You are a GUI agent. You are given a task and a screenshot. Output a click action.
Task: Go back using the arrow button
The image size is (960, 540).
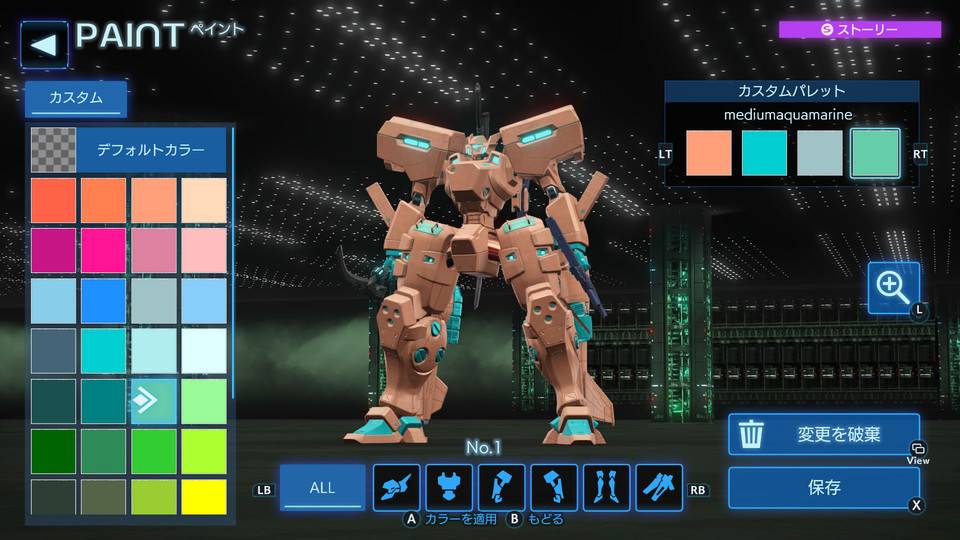44,45
